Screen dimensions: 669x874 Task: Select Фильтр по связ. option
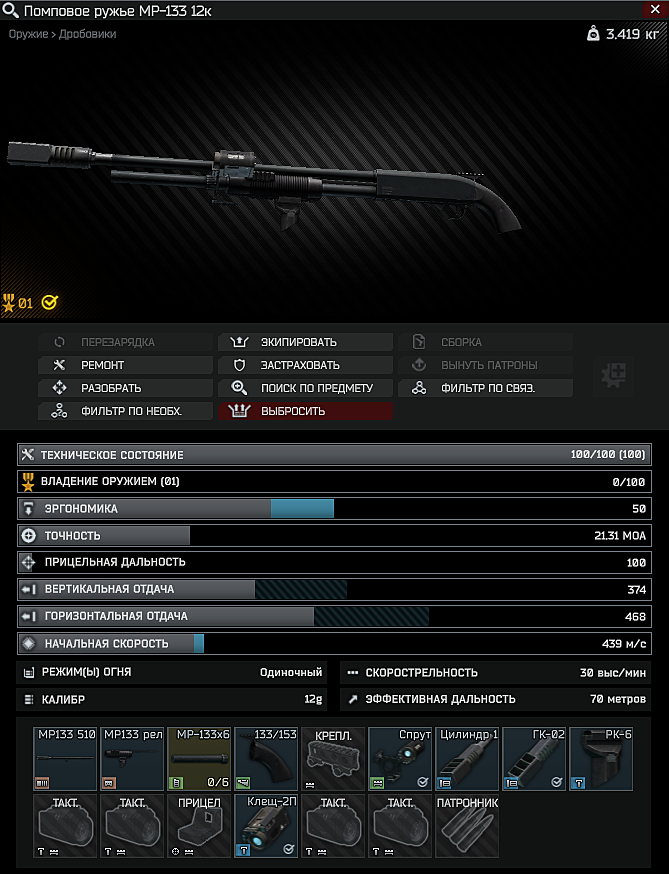tap(486, 388)
